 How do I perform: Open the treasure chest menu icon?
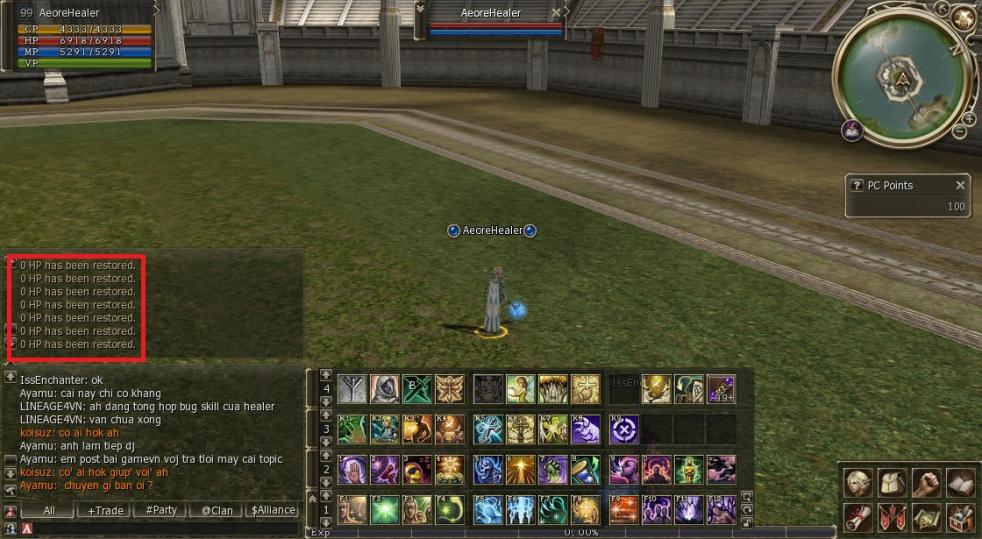point(960,517)
